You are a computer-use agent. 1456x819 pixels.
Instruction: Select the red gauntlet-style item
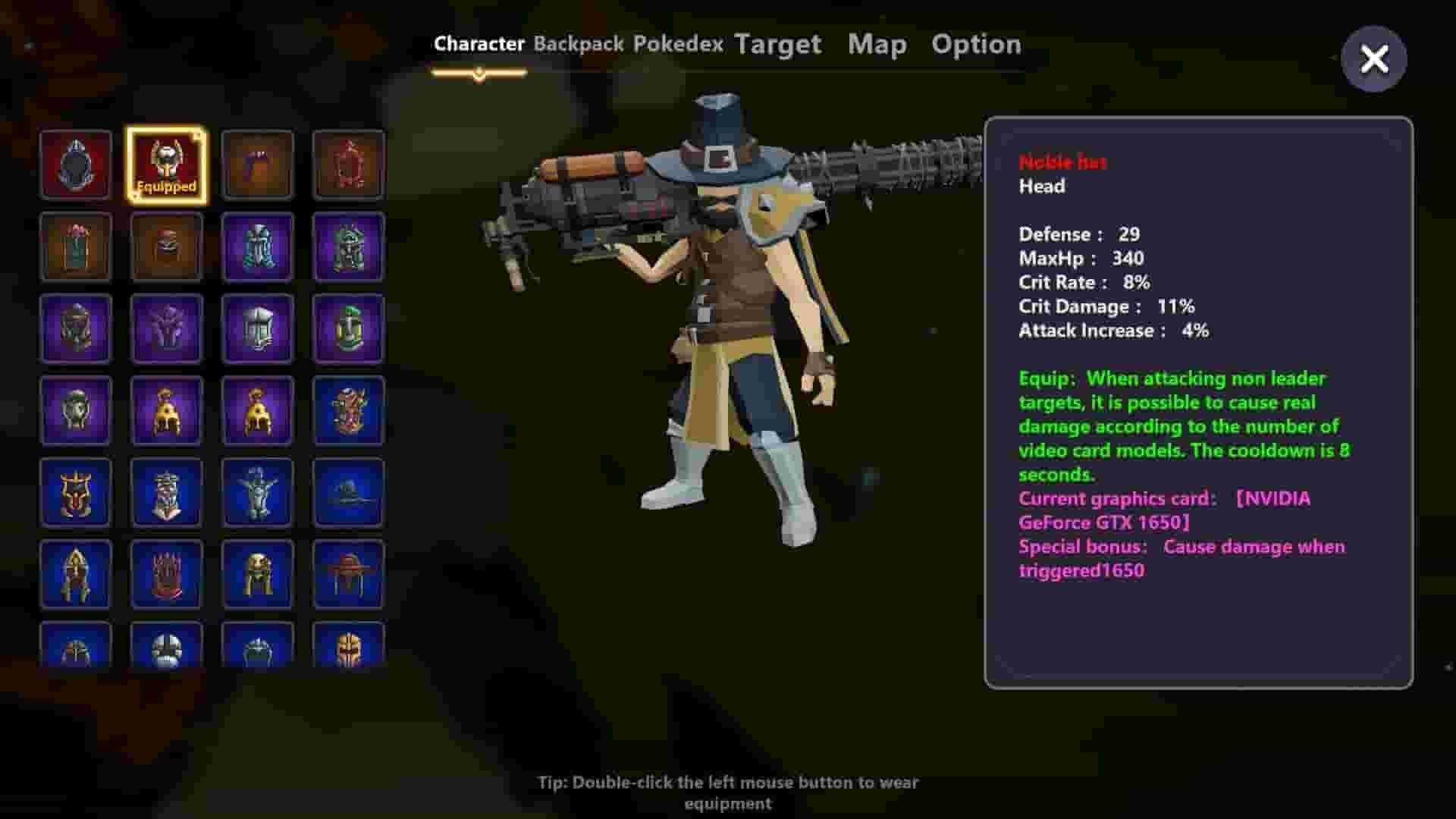[166, 575]
